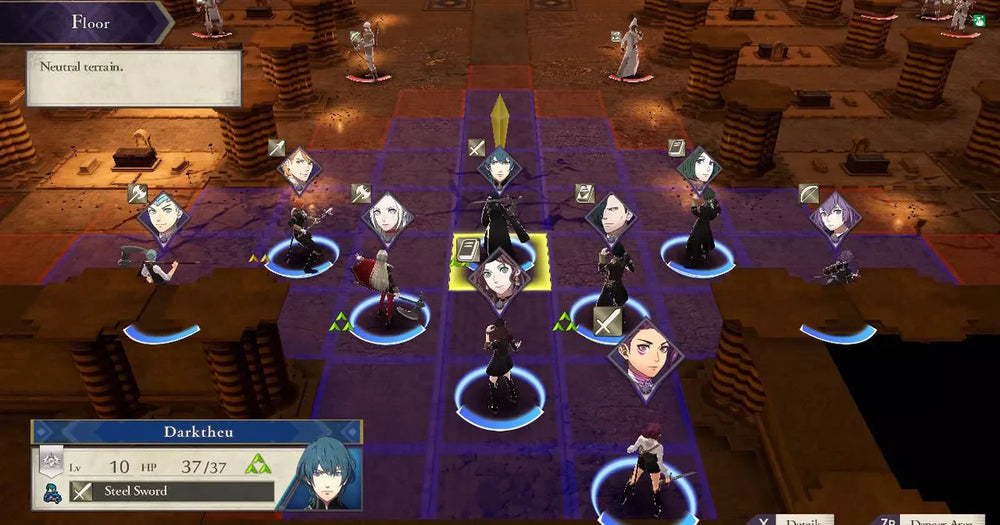Choose Edelgard's white-haired unit portrait
The image size is (1000, 525).
click(x=387, y=217)
